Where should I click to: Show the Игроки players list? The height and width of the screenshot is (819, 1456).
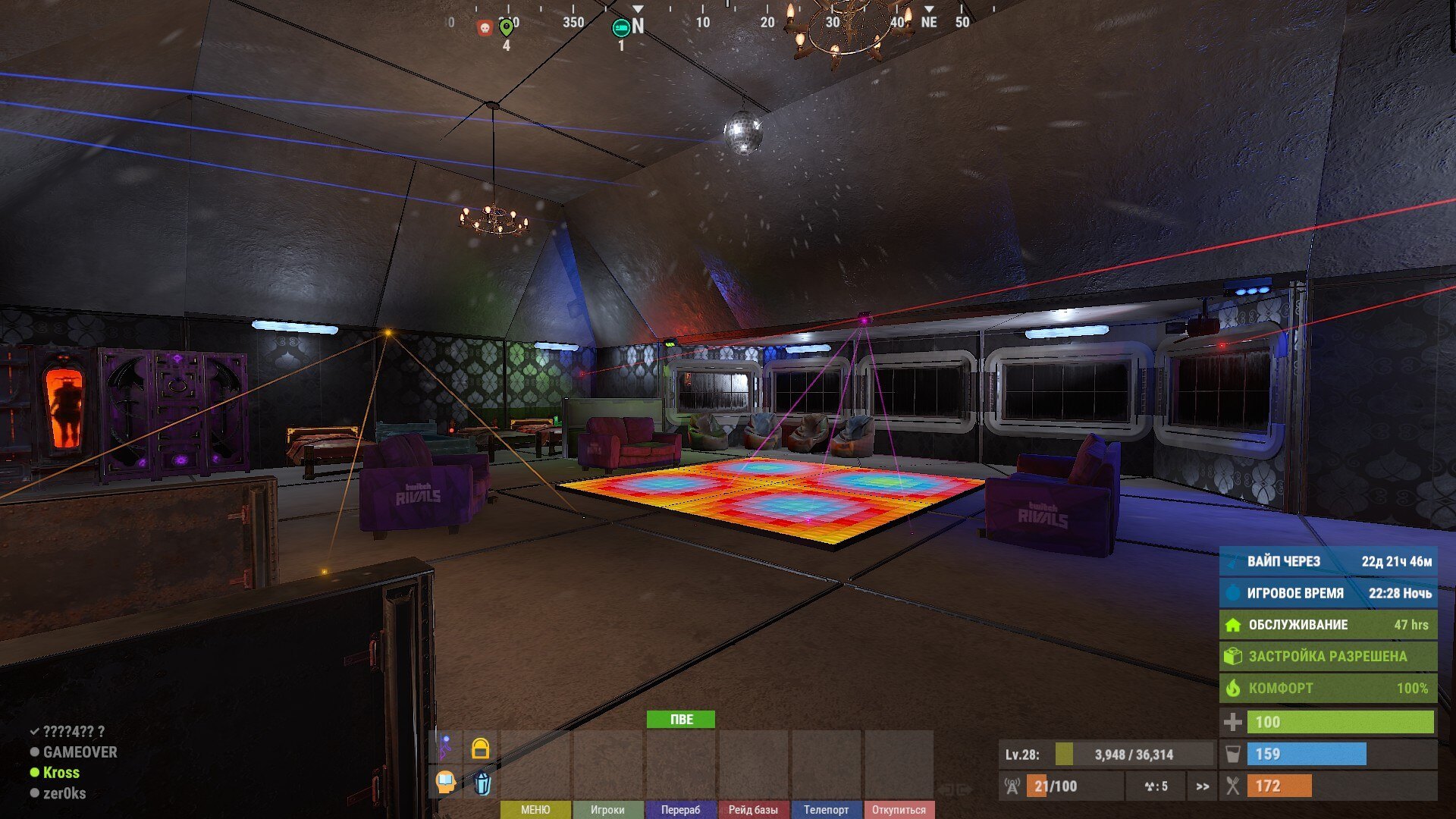607,810
